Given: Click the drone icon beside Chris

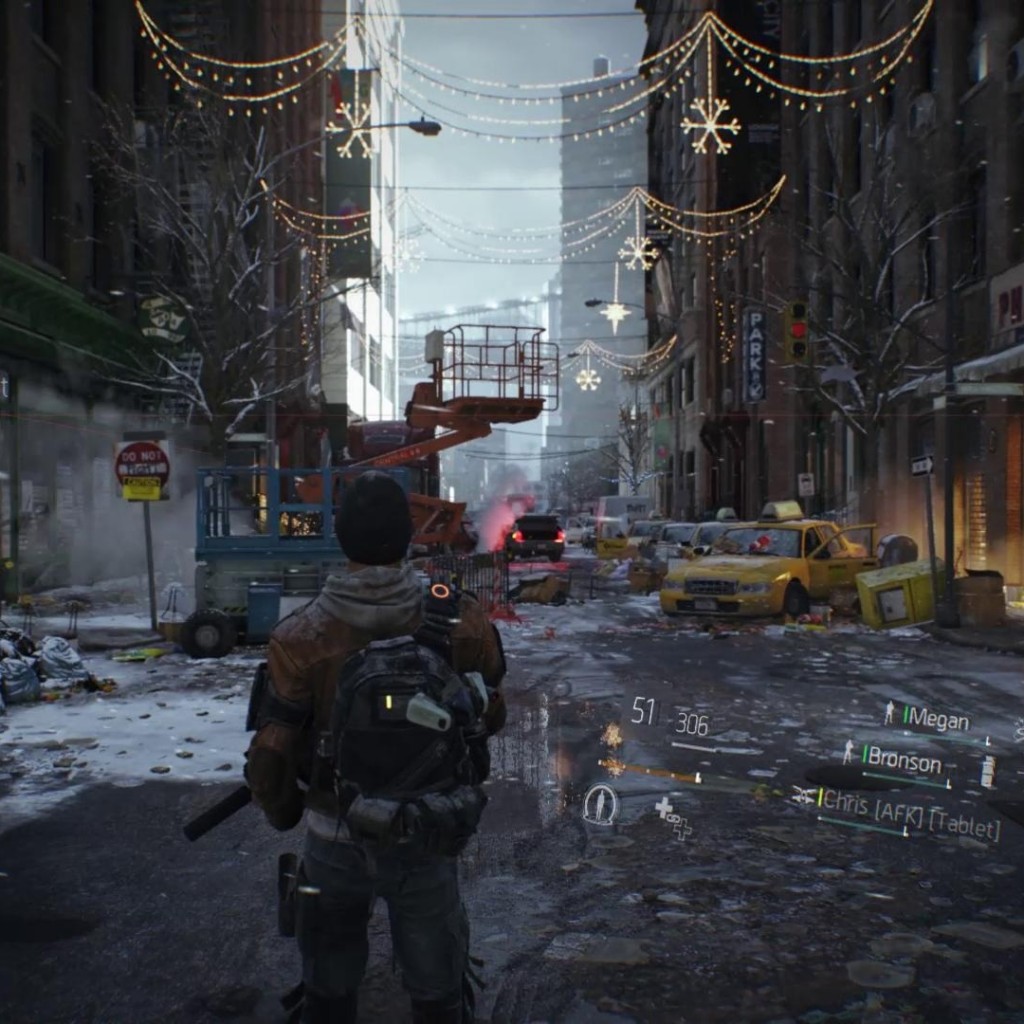Looking at the screenshot, I should [x=803, y=795].
